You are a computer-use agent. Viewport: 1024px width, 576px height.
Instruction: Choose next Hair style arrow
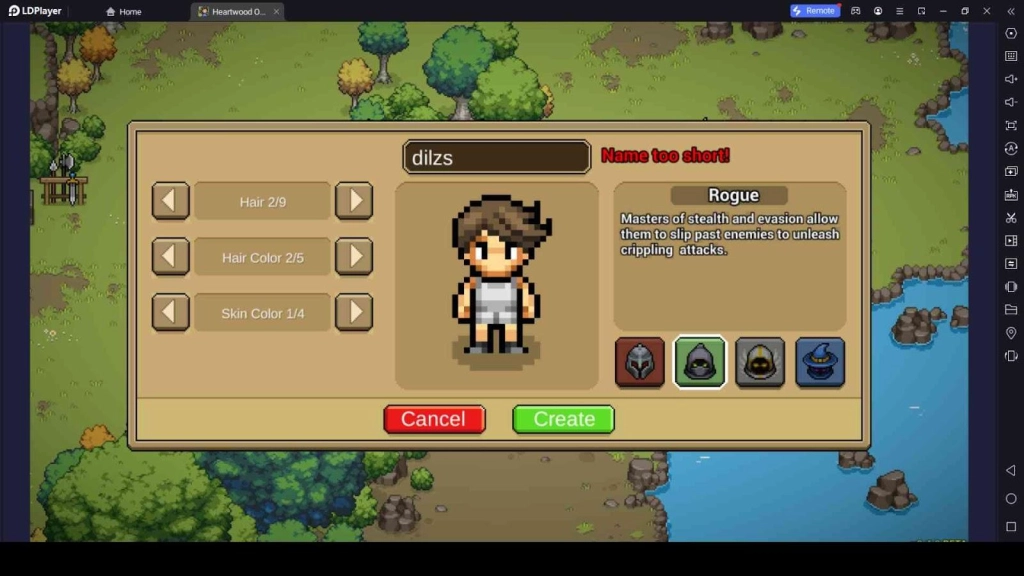[354, 201]
